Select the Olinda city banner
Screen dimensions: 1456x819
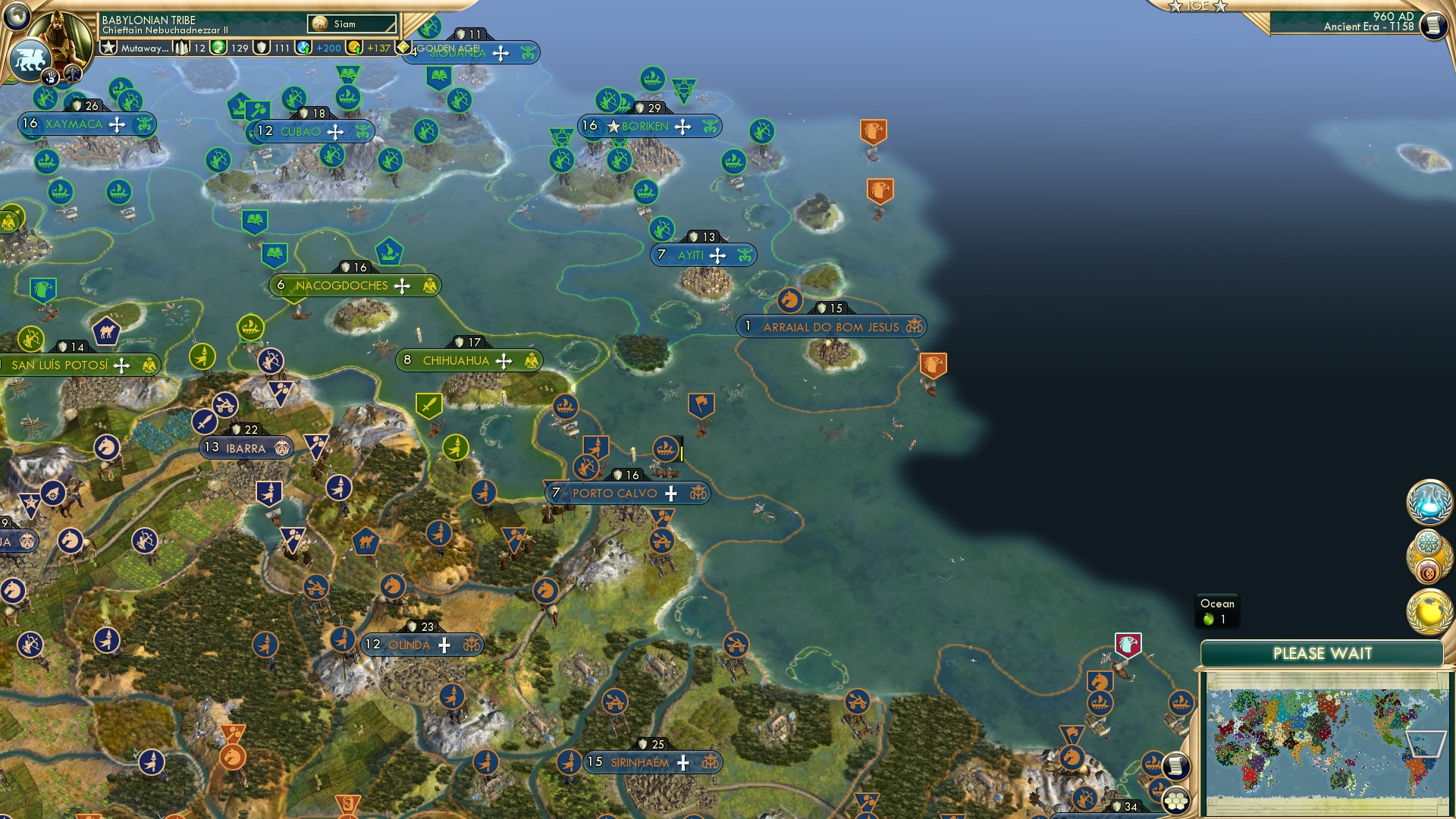pos(422,645)
